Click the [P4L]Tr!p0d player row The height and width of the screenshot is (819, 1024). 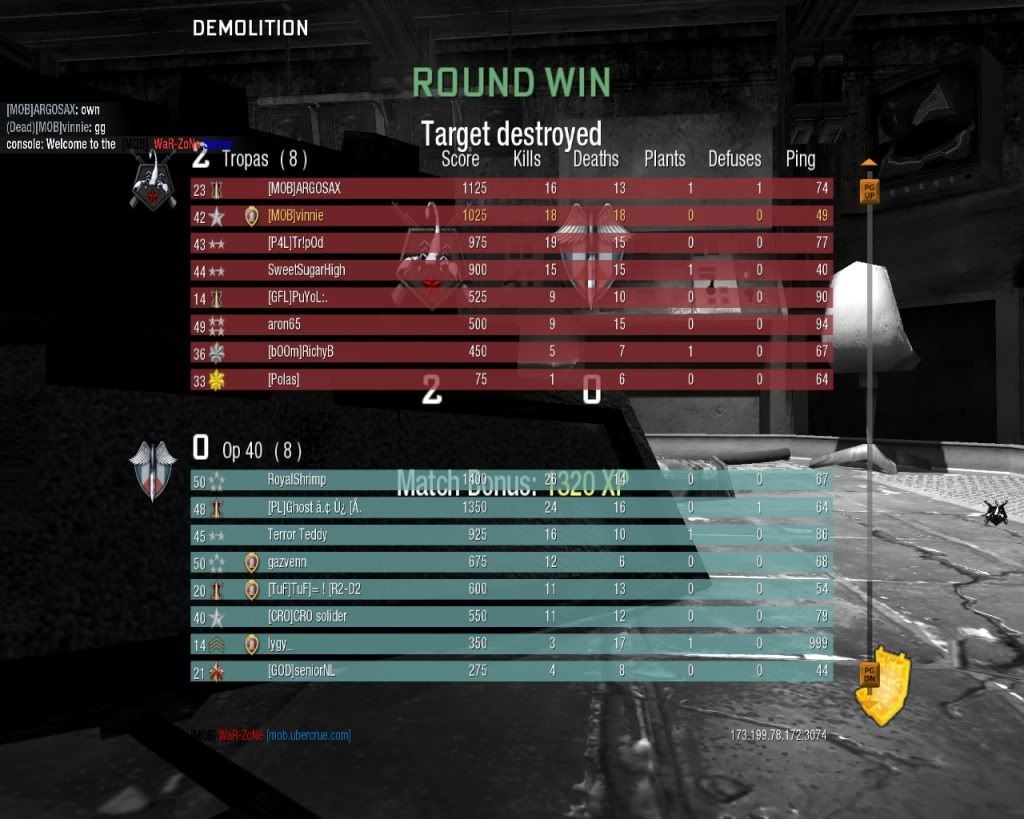coord(510,243)
